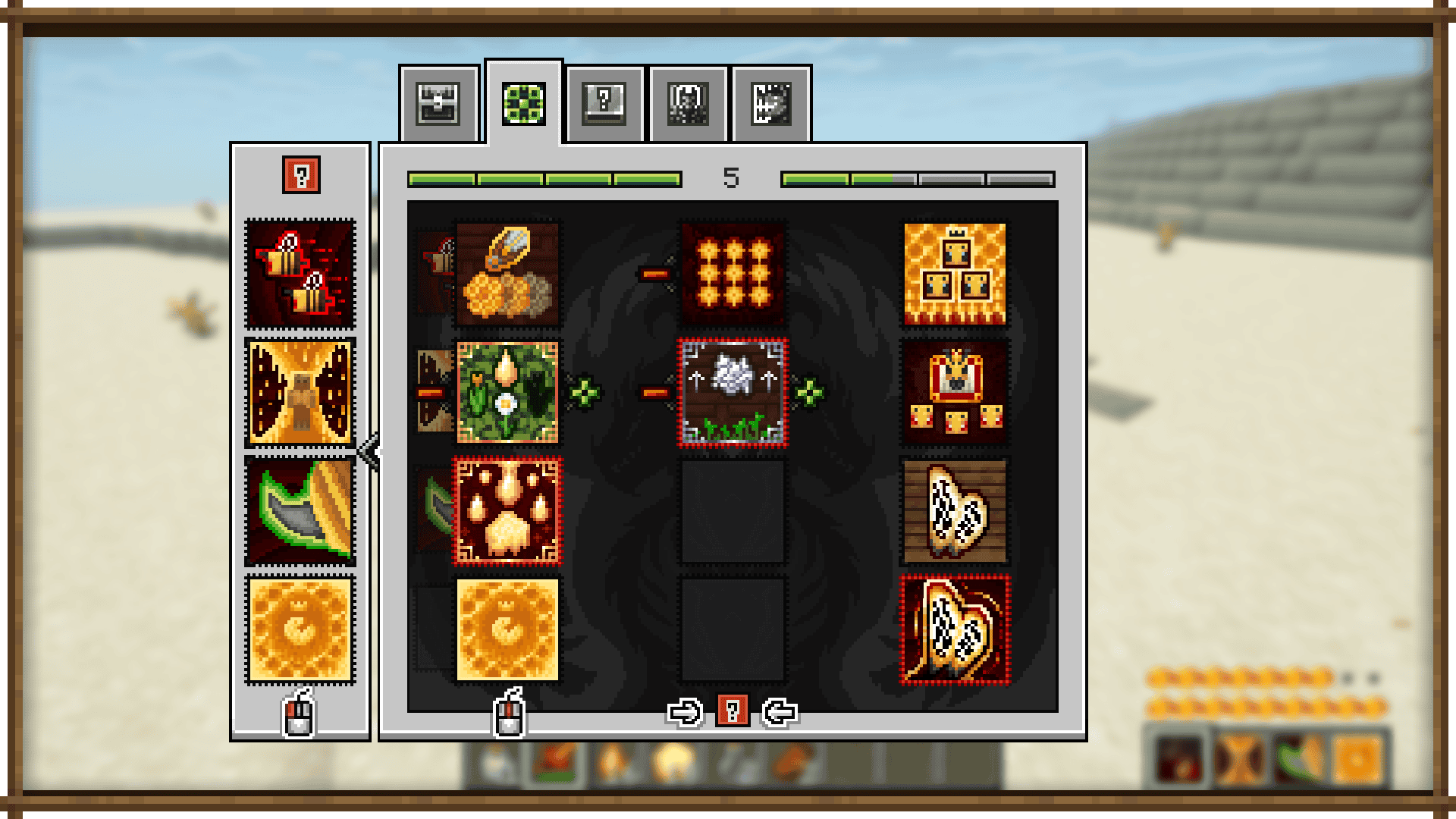Viewport: 1456px width, 819px height.
Task: Click the green plus beside white crystal tile
Action: pos(809,392)
